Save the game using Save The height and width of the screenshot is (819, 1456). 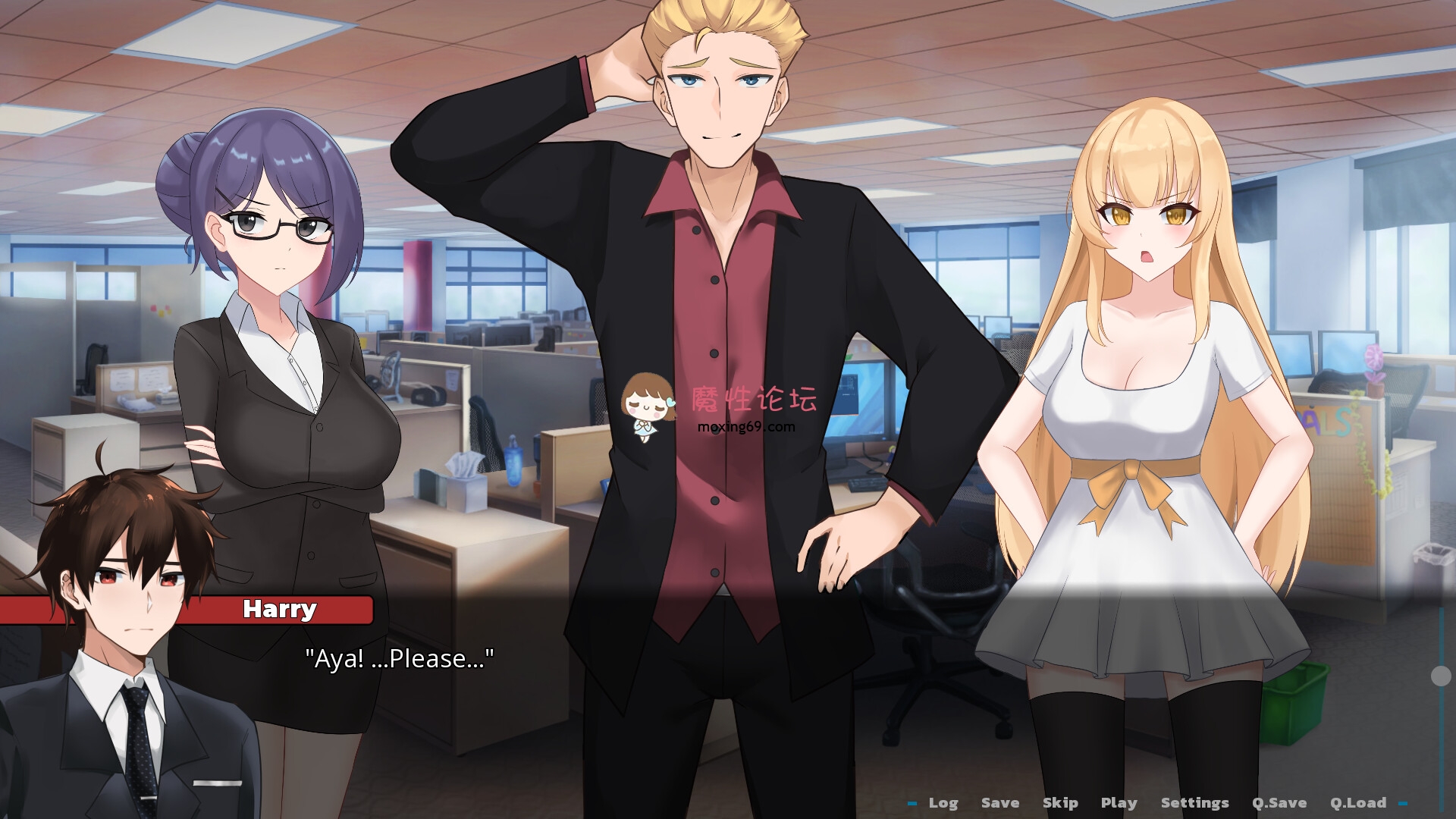pyautogui.click(x=1000, y=802)
